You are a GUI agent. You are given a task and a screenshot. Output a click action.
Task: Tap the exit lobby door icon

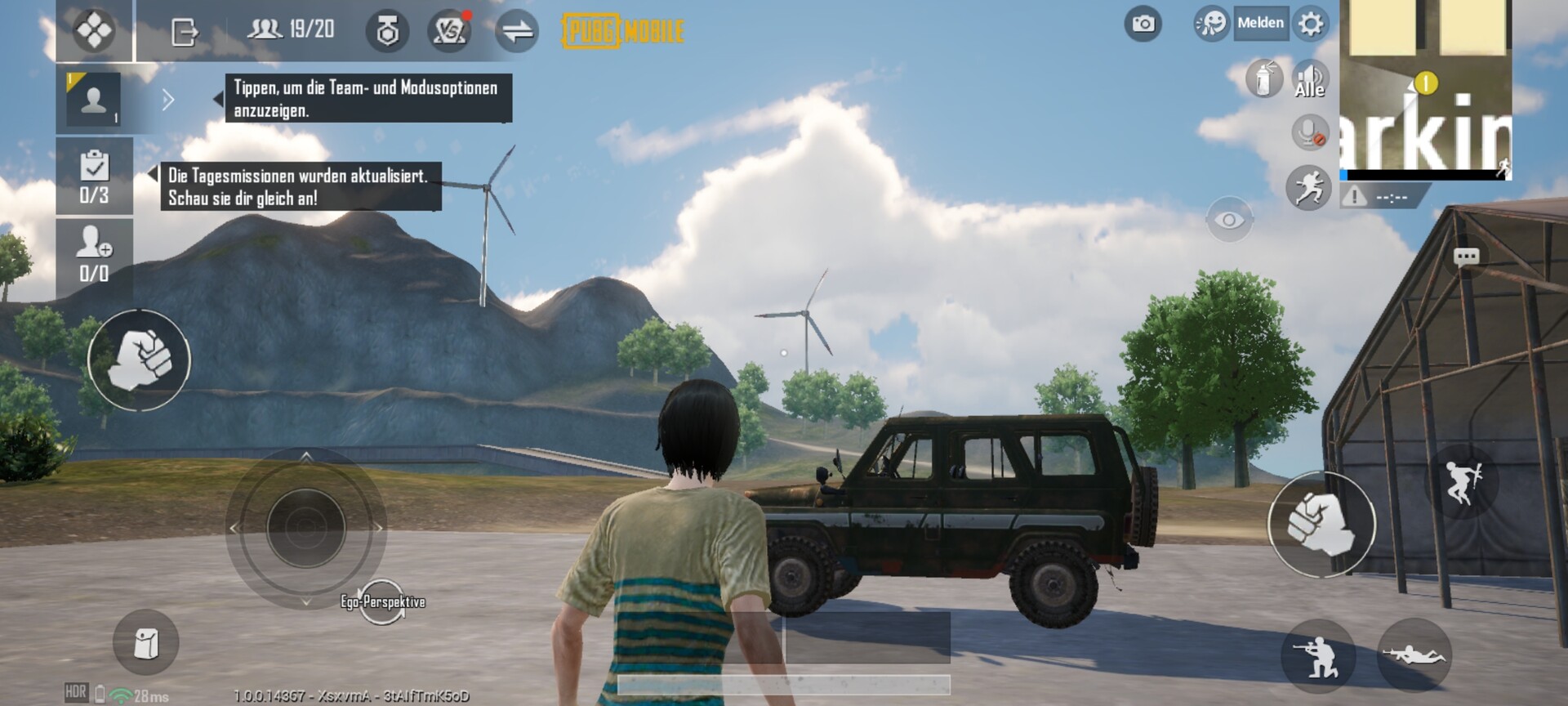tap(185, 32)
